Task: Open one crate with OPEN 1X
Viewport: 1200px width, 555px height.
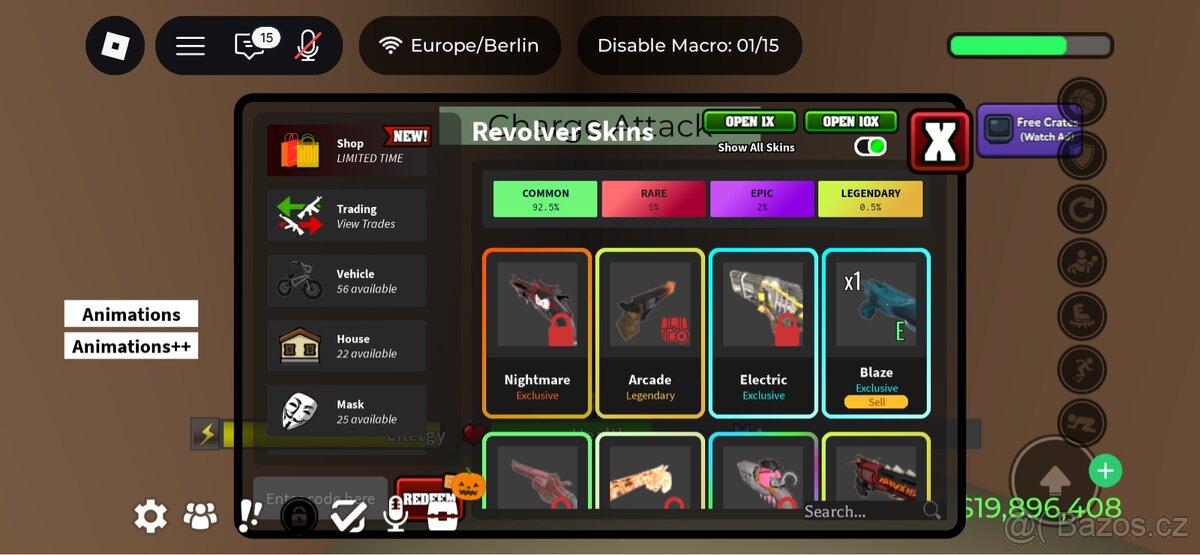Action: (x=749, y=122)
